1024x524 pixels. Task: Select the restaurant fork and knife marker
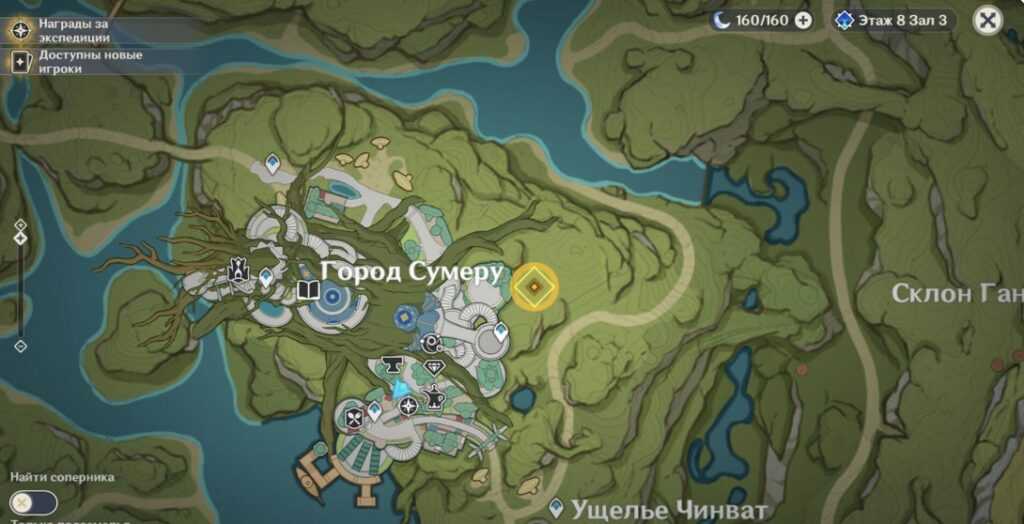(354, 418)
